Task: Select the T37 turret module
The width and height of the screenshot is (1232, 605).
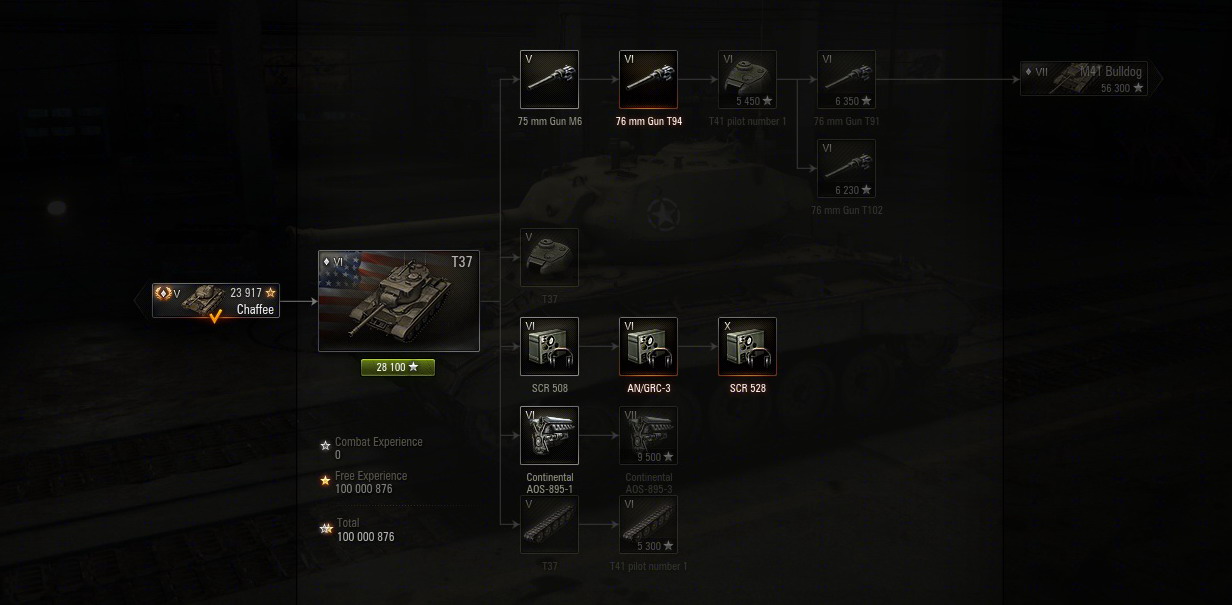Action: 549,257
